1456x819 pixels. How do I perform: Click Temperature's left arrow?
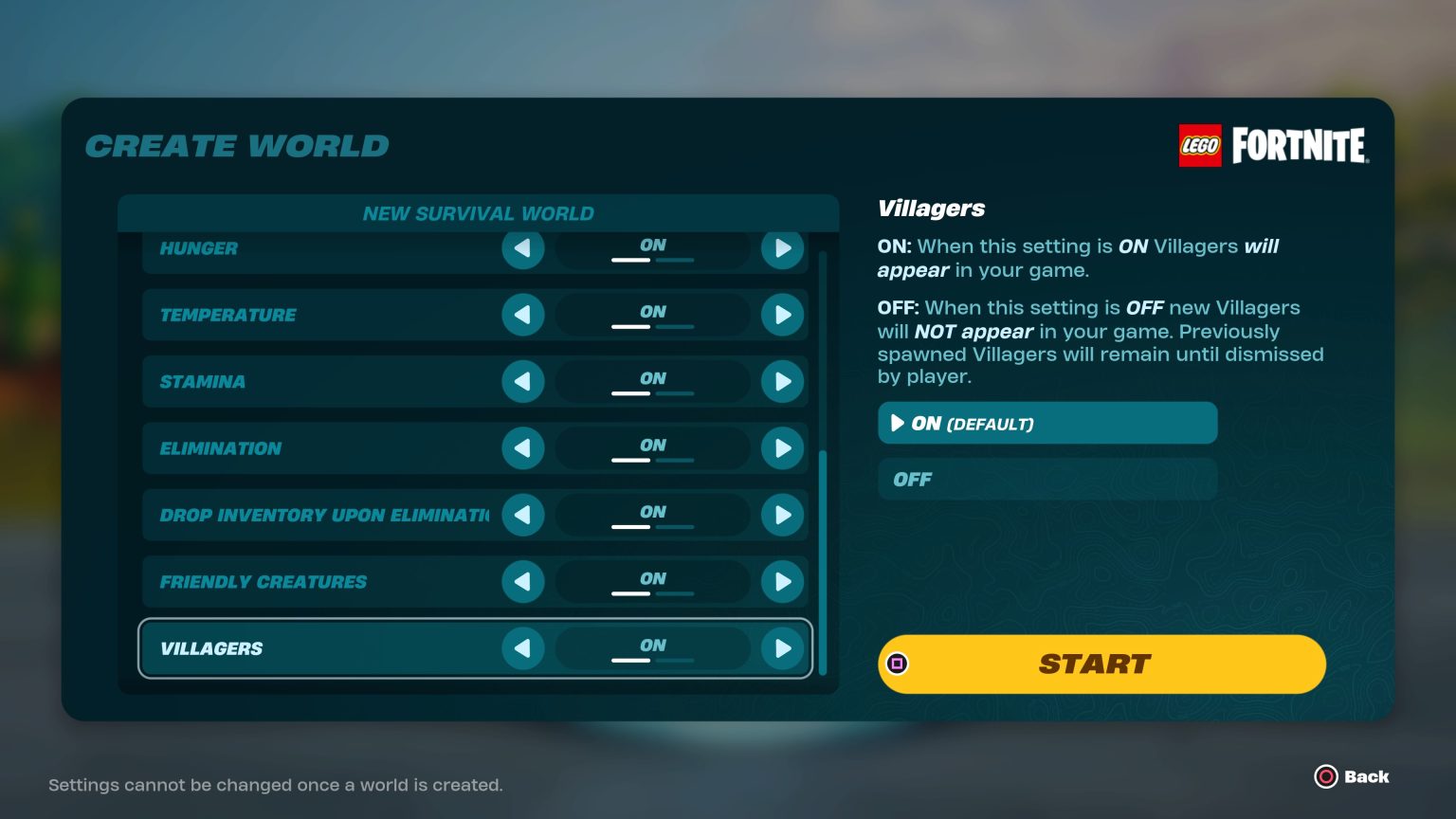click(522, 315)
